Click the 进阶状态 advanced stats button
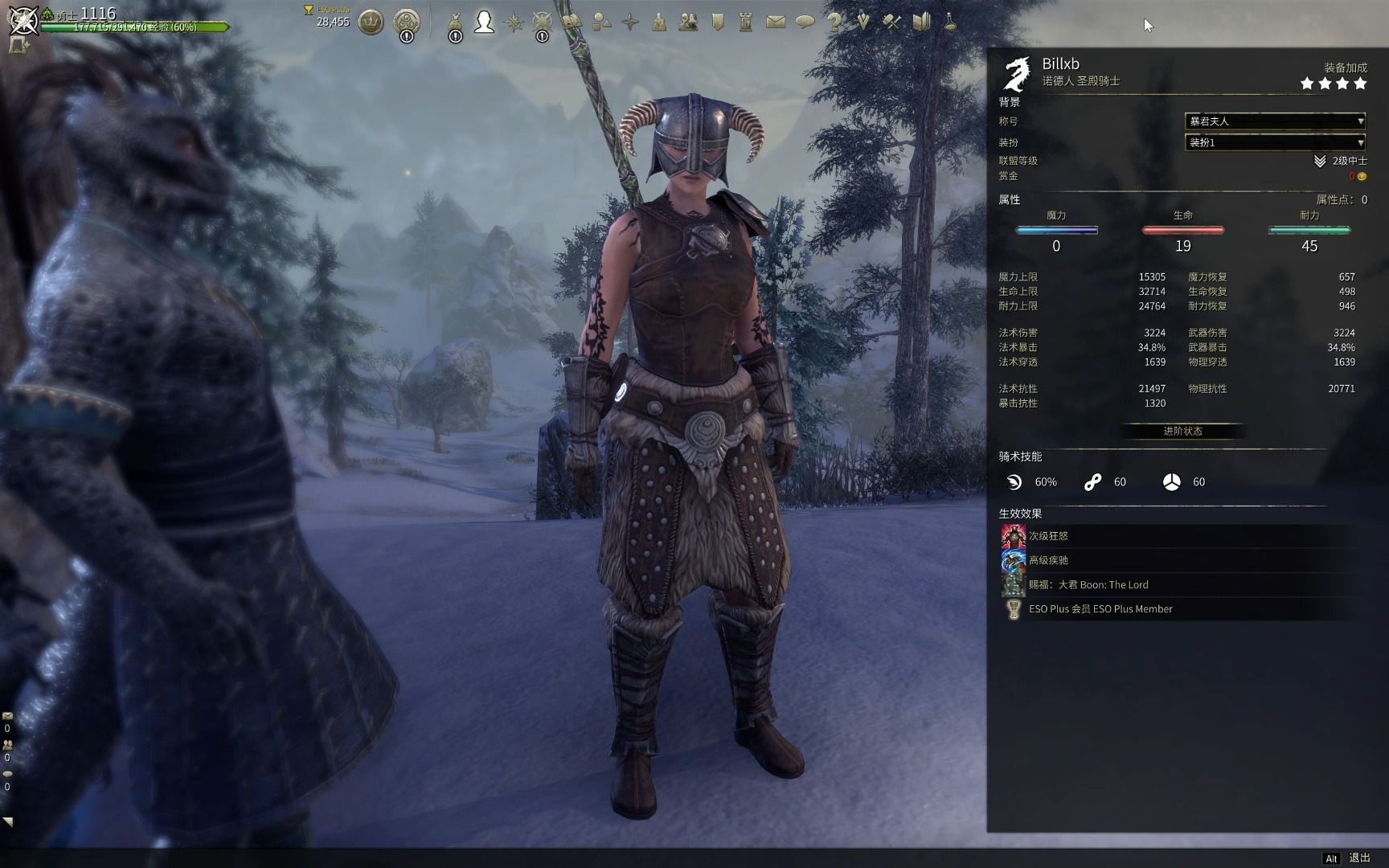 pos(1182,432)
